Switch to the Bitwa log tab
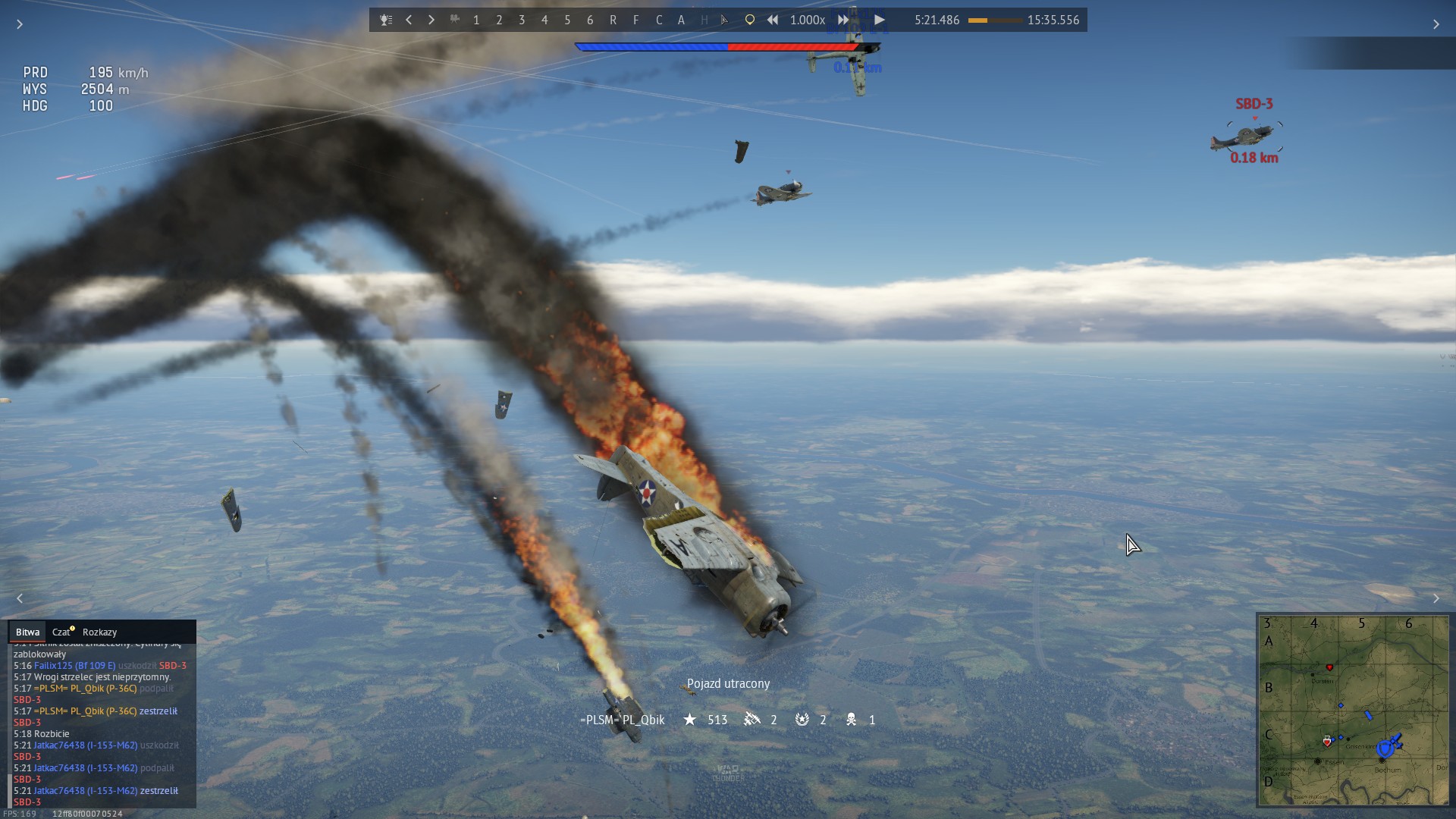 click(27, 632)
